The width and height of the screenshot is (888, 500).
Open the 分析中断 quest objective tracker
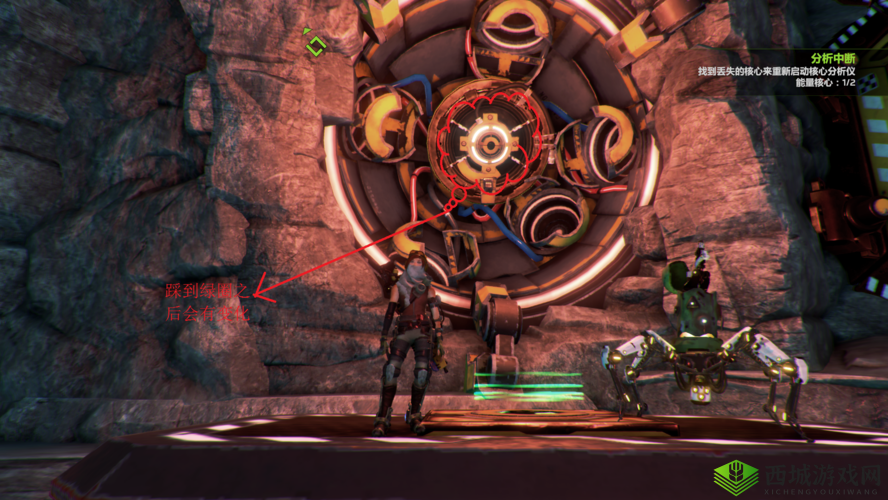[833, 59]
